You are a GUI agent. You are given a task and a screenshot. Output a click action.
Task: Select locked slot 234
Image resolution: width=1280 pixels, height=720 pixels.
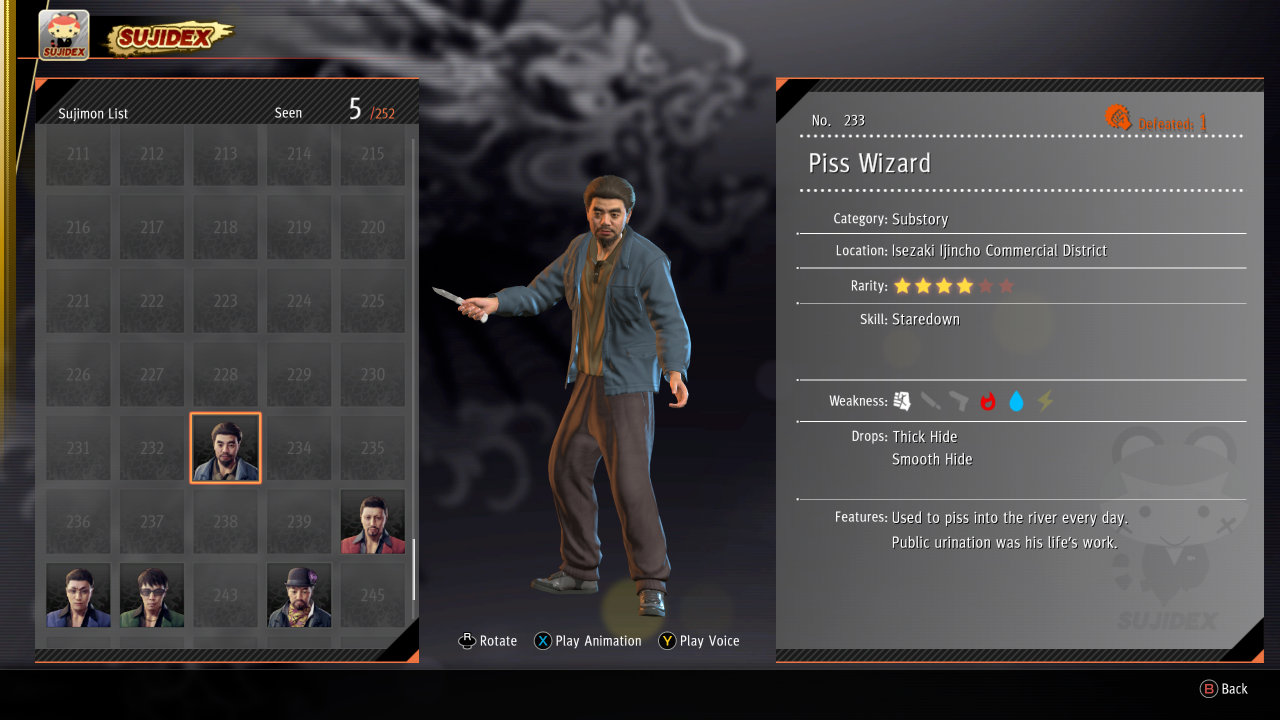coord(299,448)
